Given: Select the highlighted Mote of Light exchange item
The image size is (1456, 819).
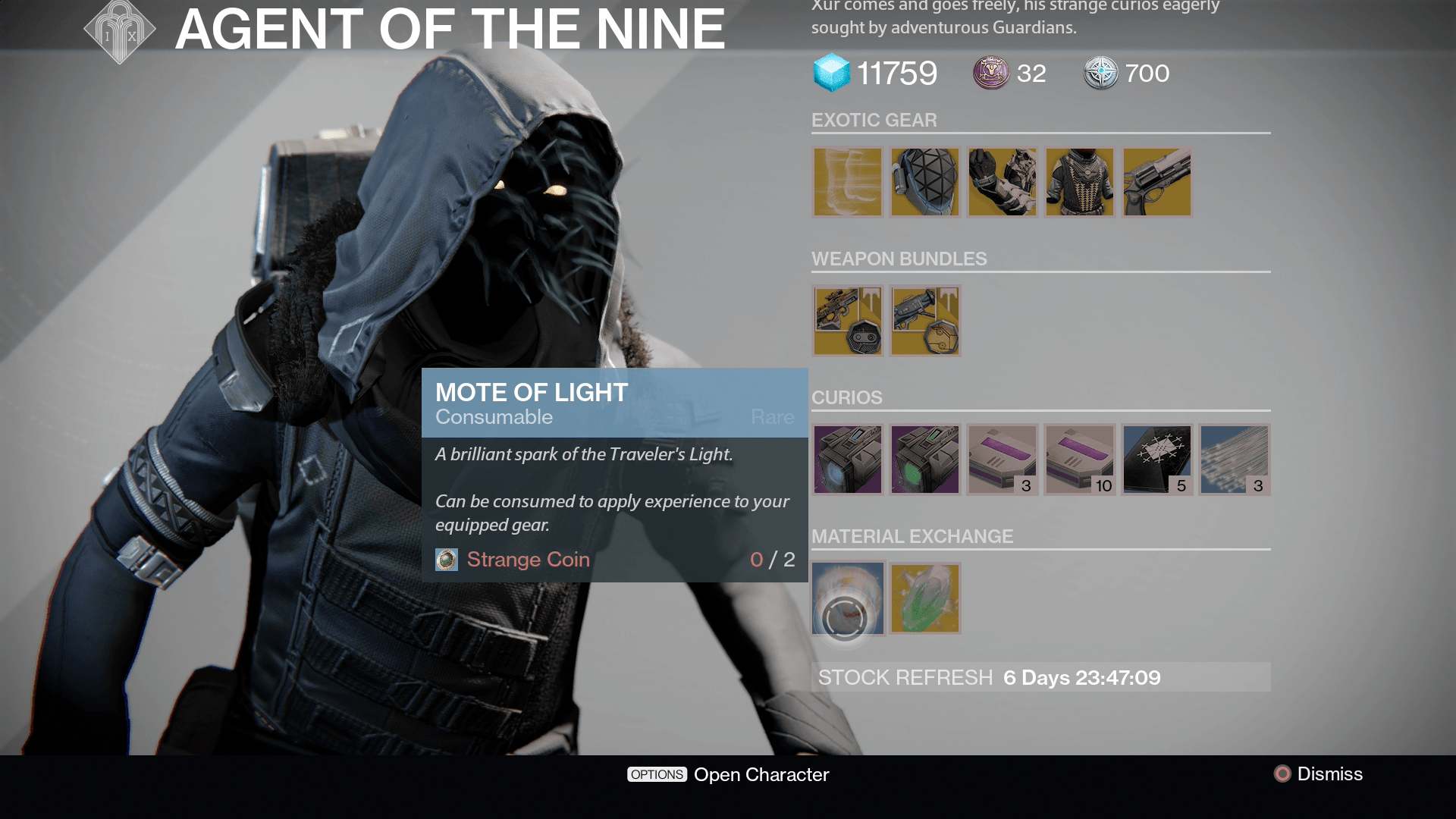Looking at the screenshot, I should click(847, 598).
